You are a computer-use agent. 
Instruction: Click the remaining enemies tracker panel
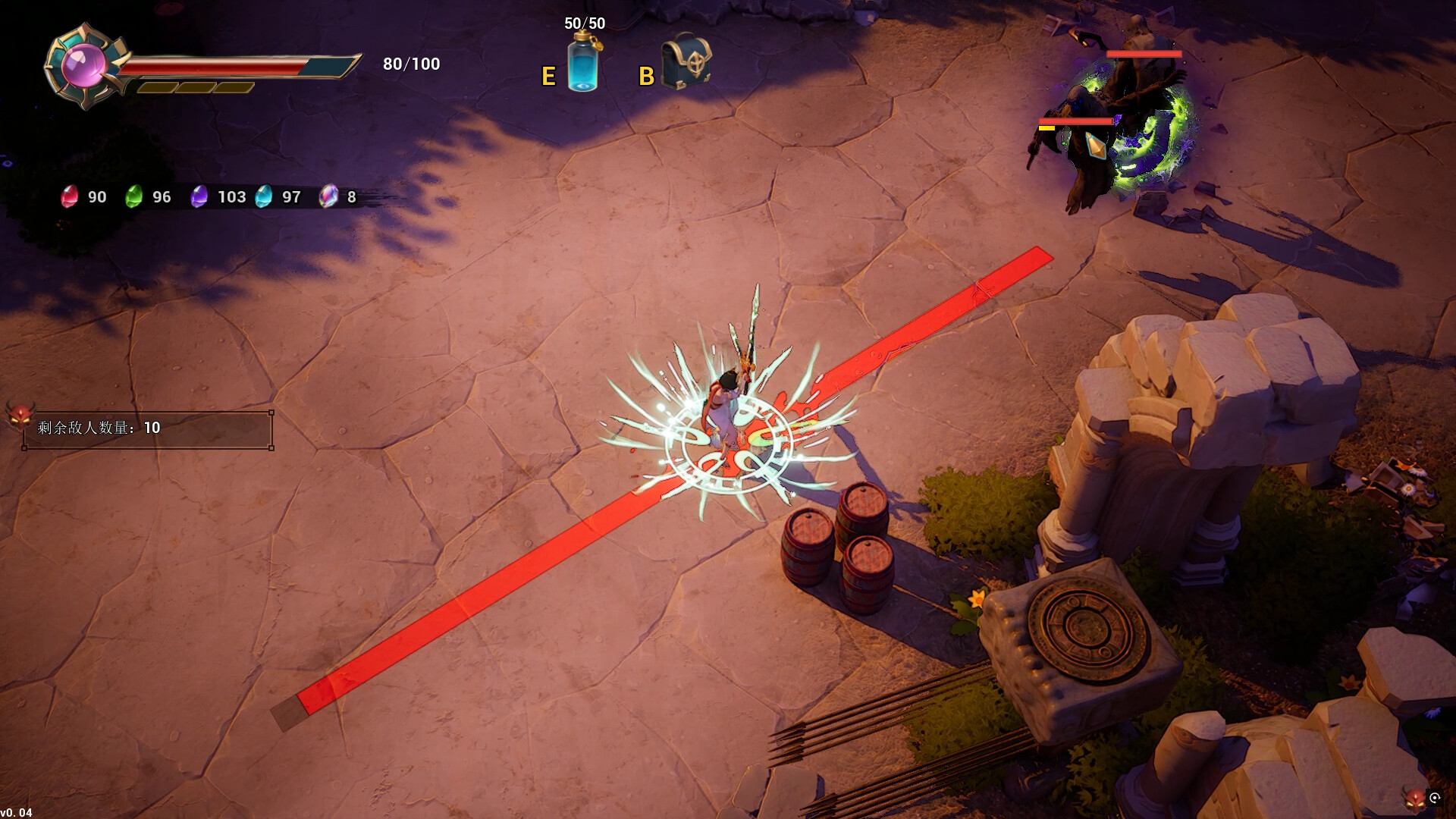tap(148, 429)
